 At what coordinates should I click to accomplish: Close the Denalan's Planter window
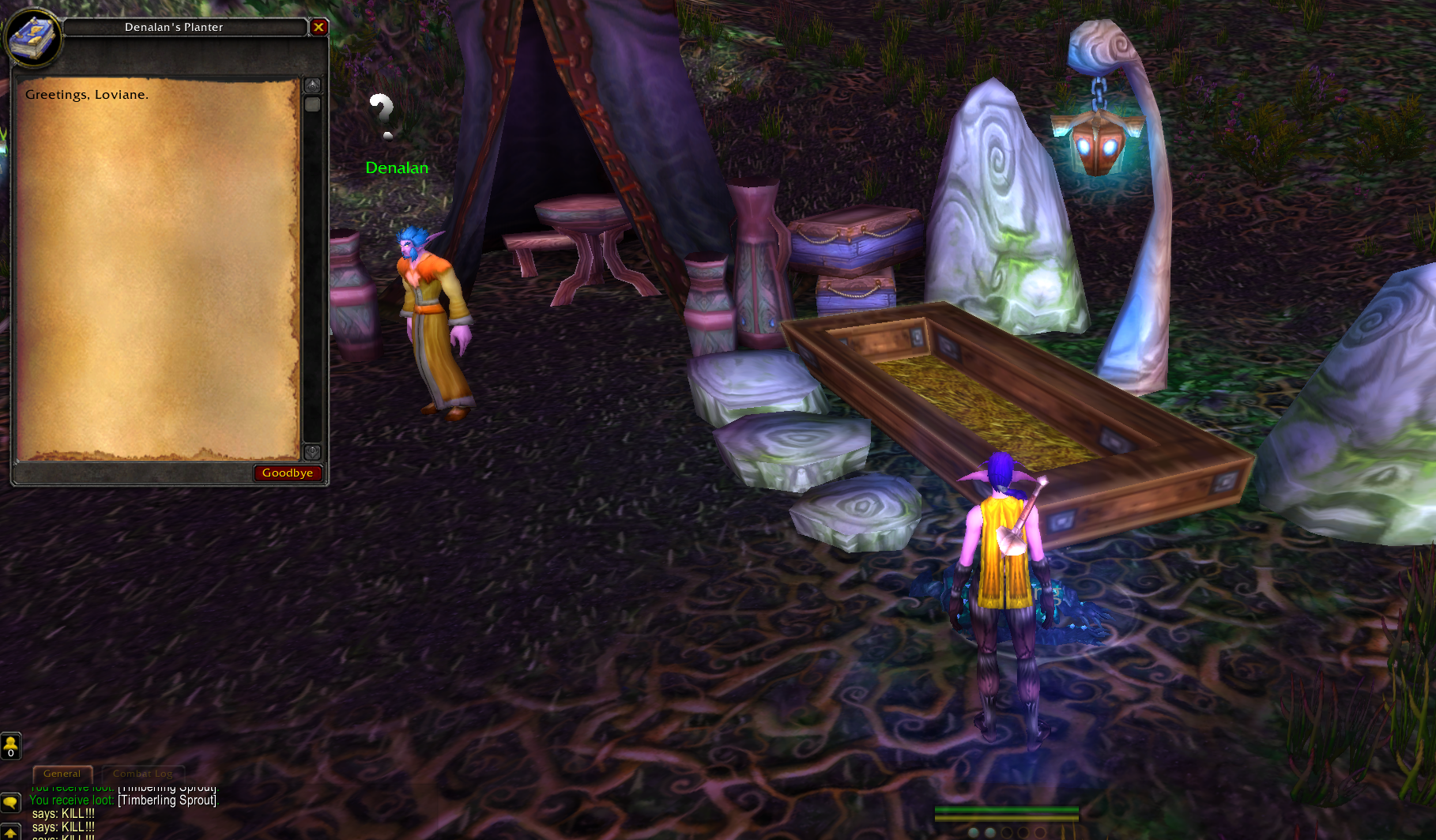318,28
